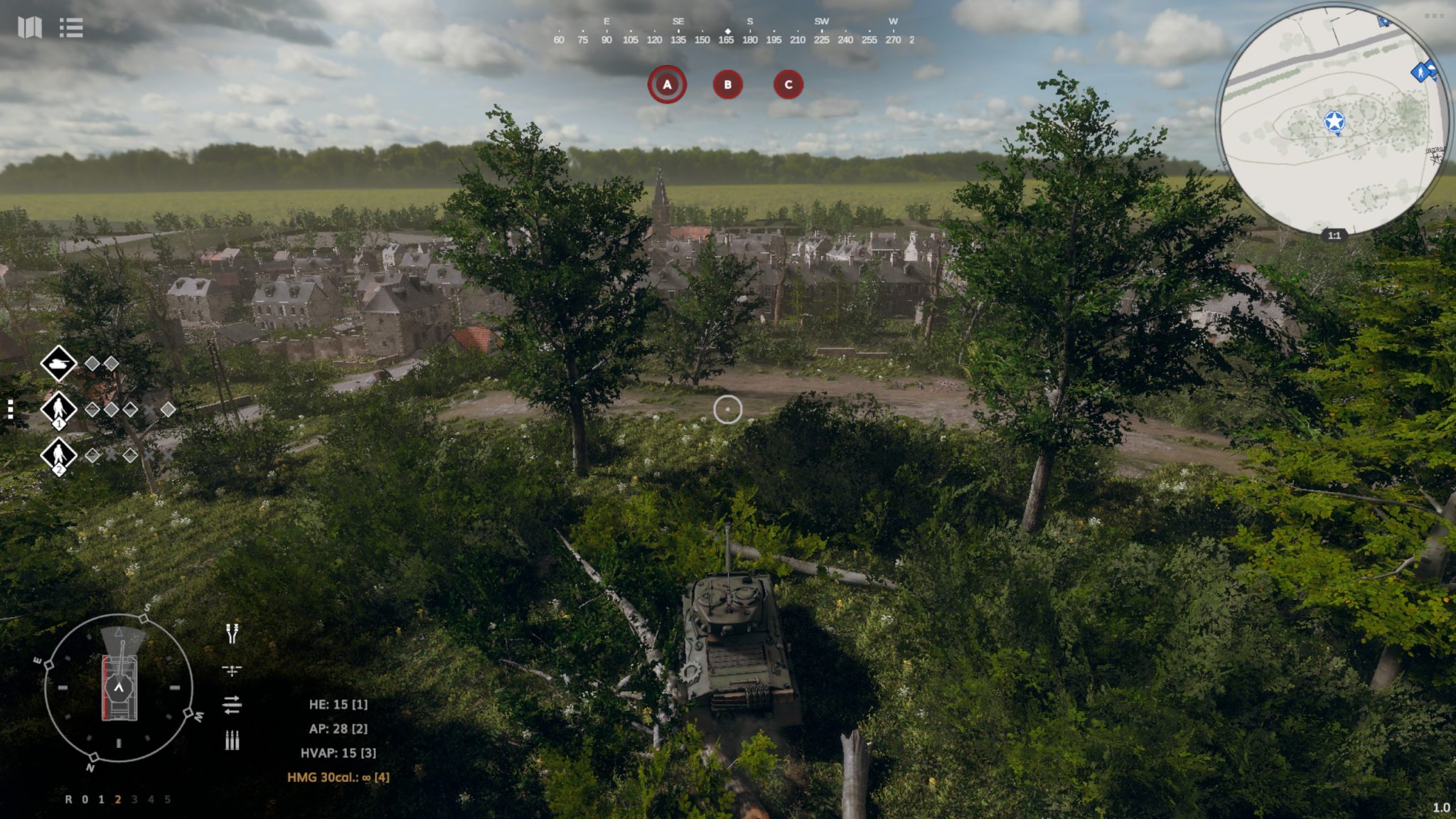Toggle the minimap 1:1 zoom label
This screenshot has height=819, width=1456.
coord(1334,235)
